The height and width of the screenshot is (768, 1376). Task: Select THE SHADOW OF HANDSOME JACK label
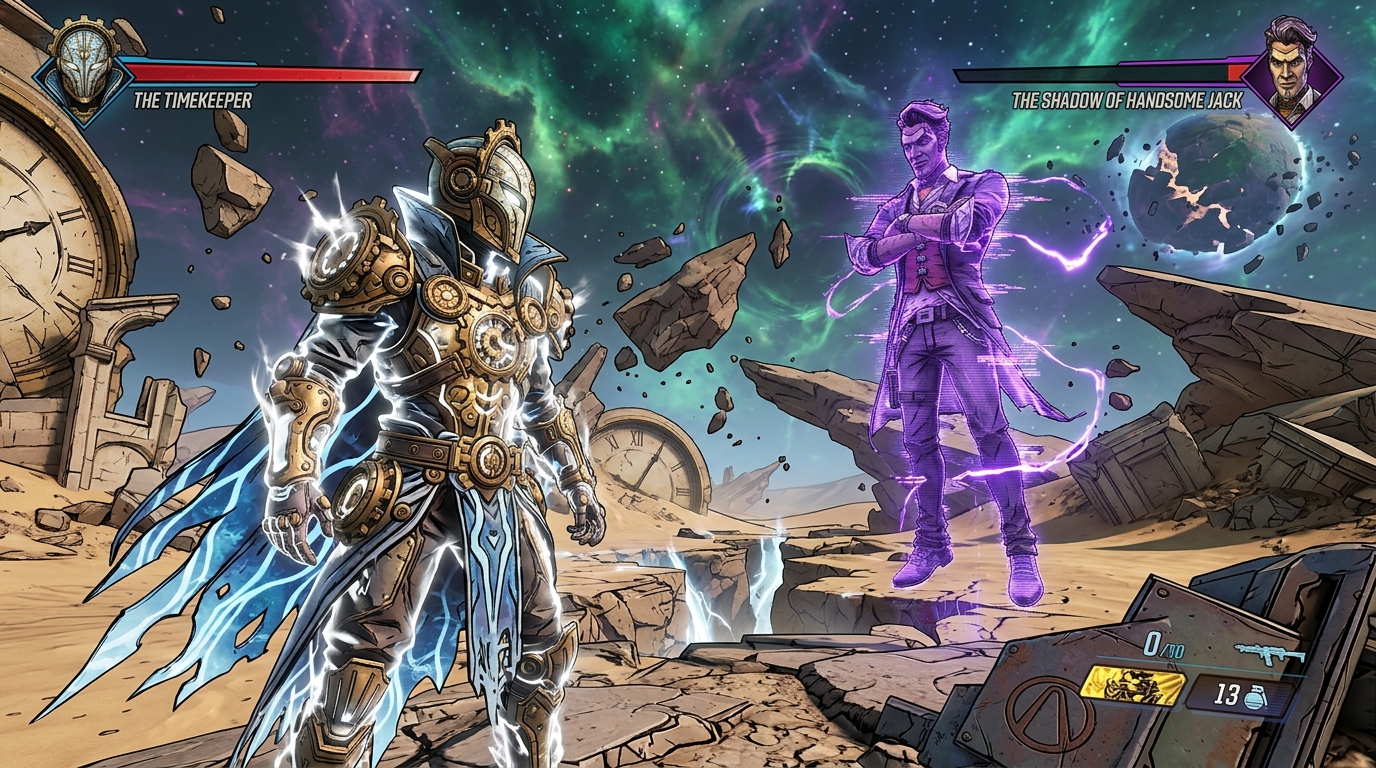[1127, 100]
